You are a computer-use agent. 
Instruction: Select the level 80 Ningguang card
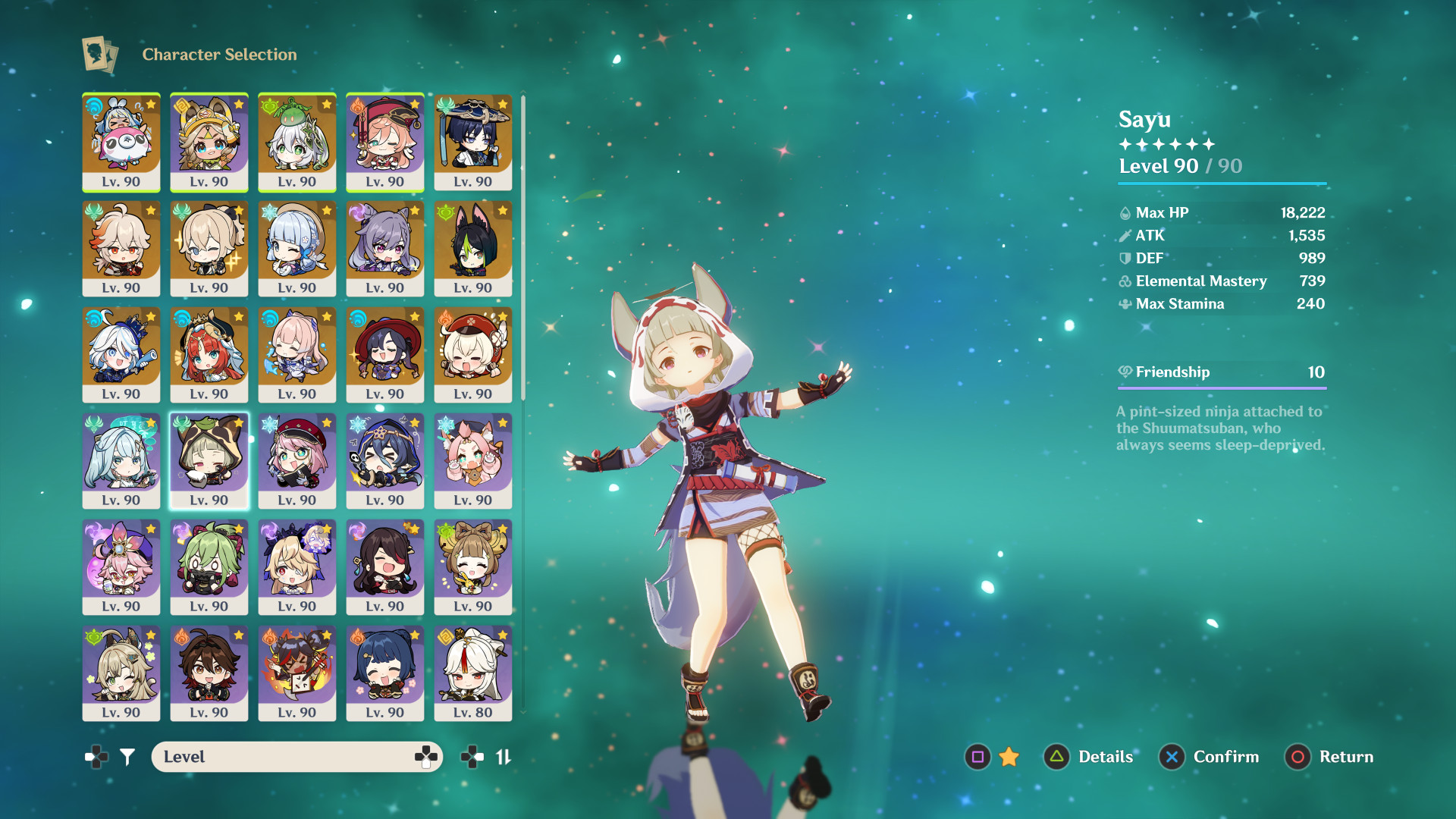coord(473,673)
